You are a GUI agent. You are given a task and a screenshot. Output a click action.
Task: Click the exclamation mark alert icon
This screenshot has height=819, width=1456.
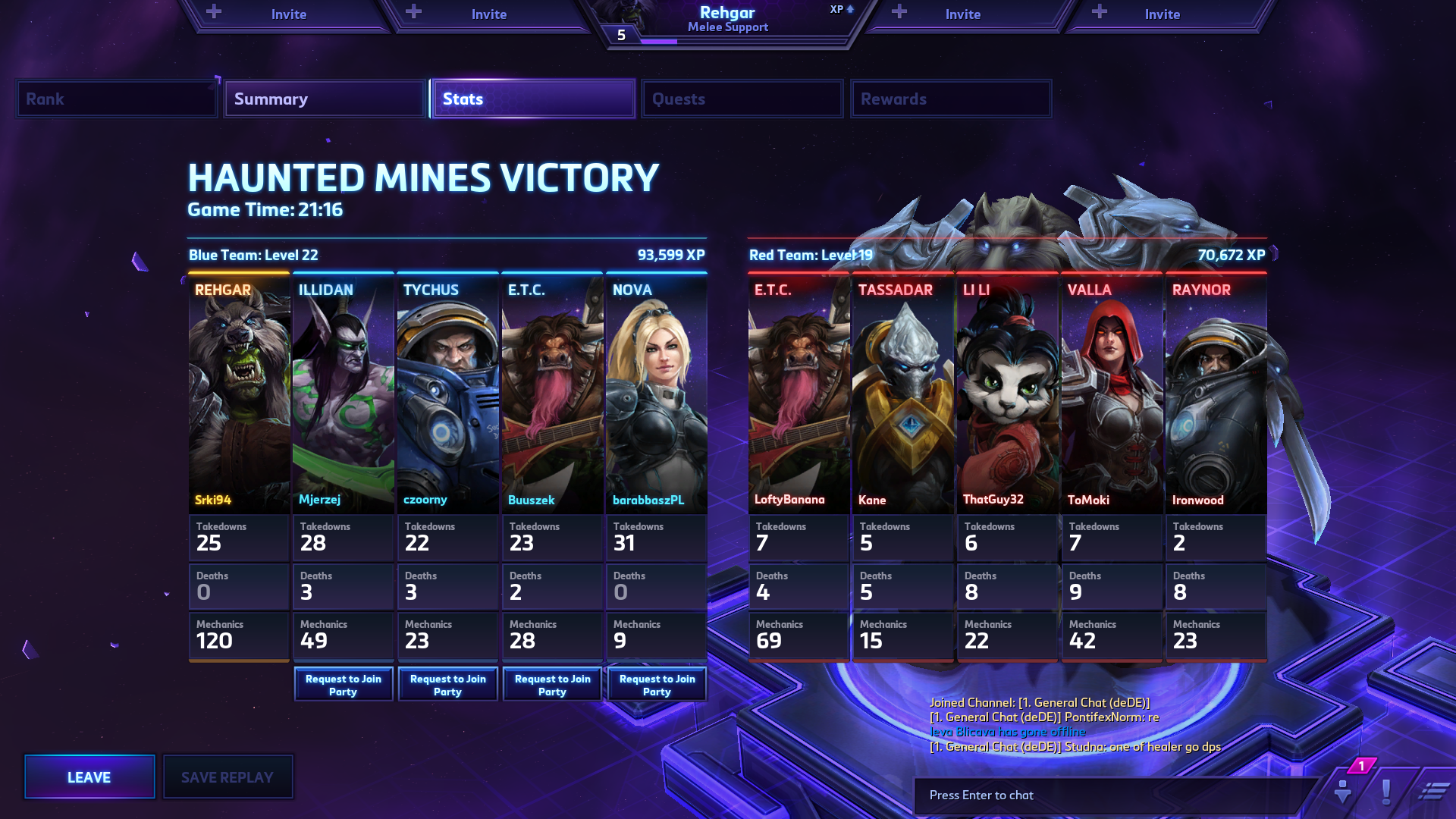(1386, 792)
